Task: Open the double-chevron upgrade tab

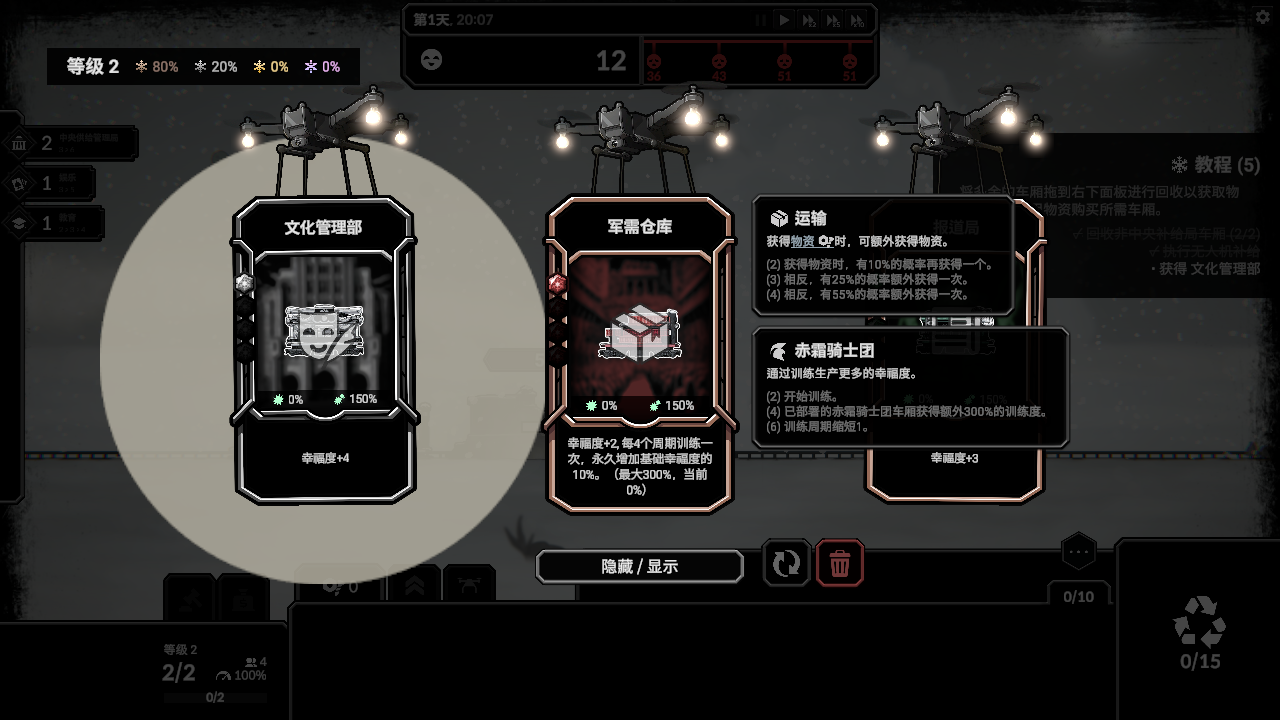Action: [x=414, y=584]
